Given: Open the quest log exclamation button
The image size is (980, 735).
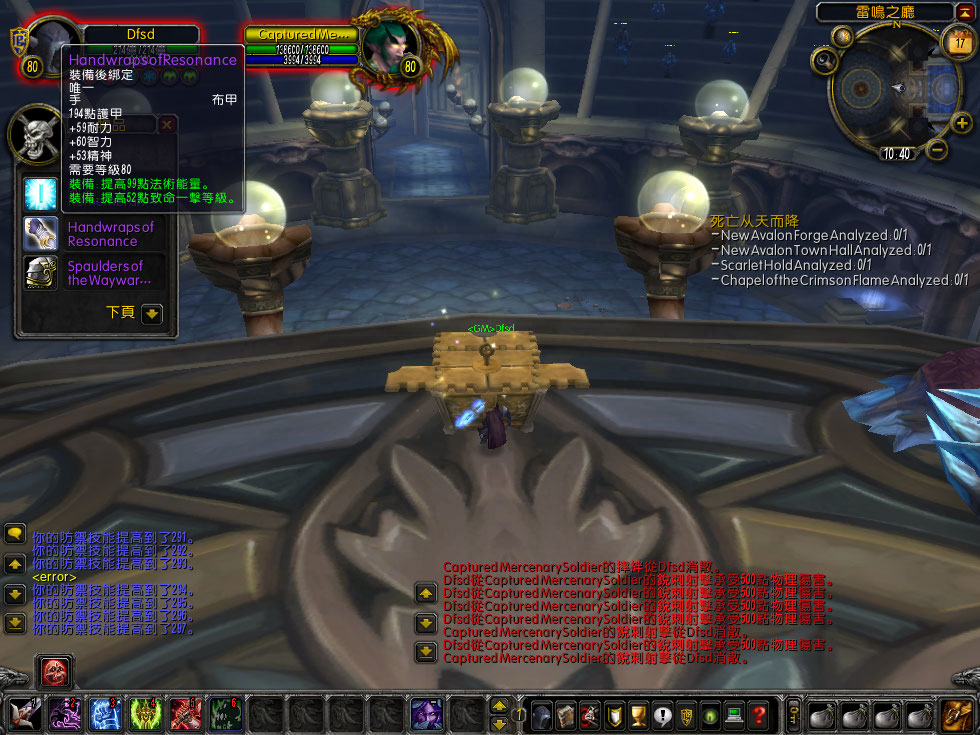Looking at the screenshot, I should [x=663, y=716].
